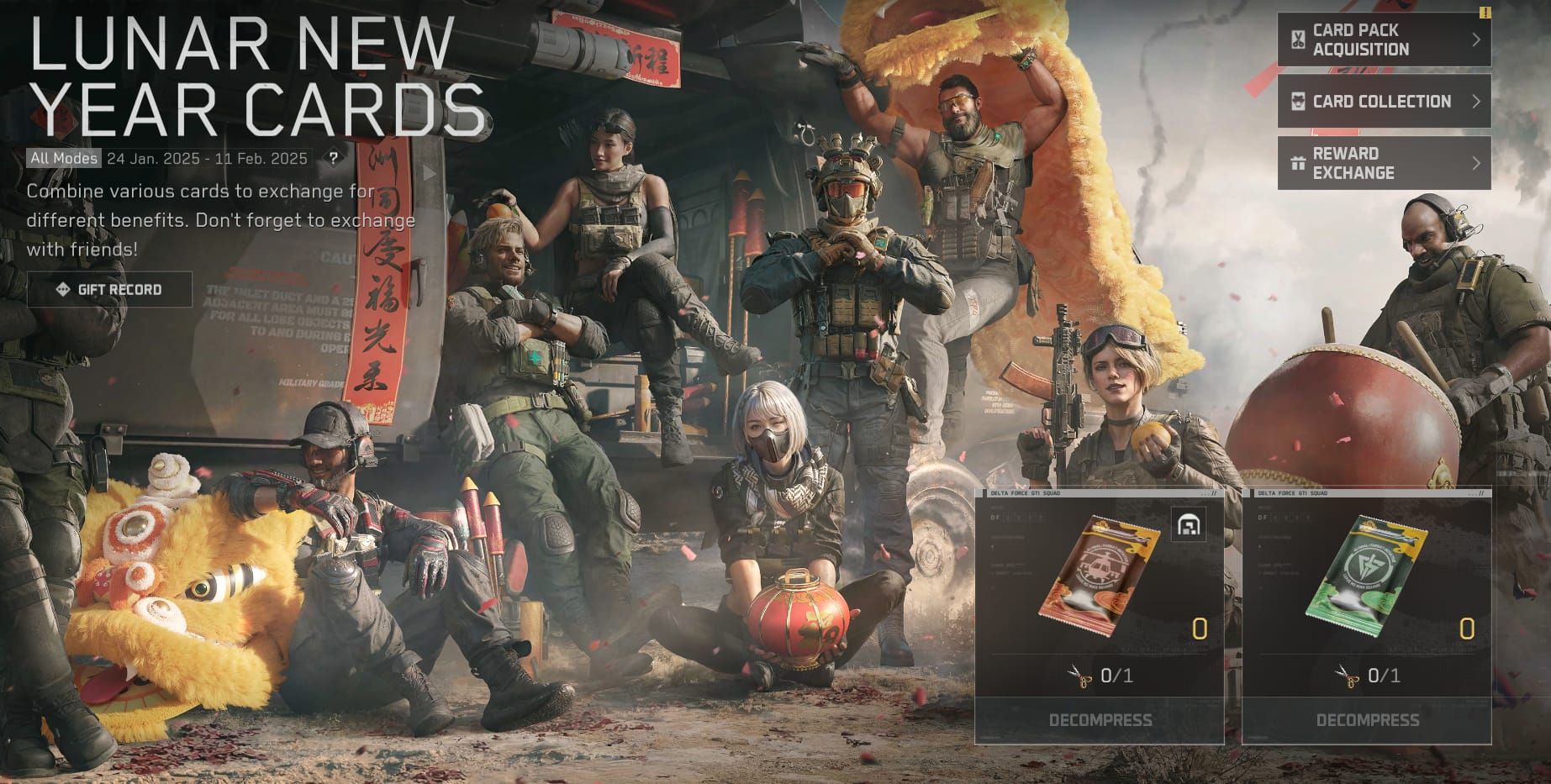Screen dimensions: 1551x784
Task: Open Card Pack Acquisition
Action: coord(1384,39)
